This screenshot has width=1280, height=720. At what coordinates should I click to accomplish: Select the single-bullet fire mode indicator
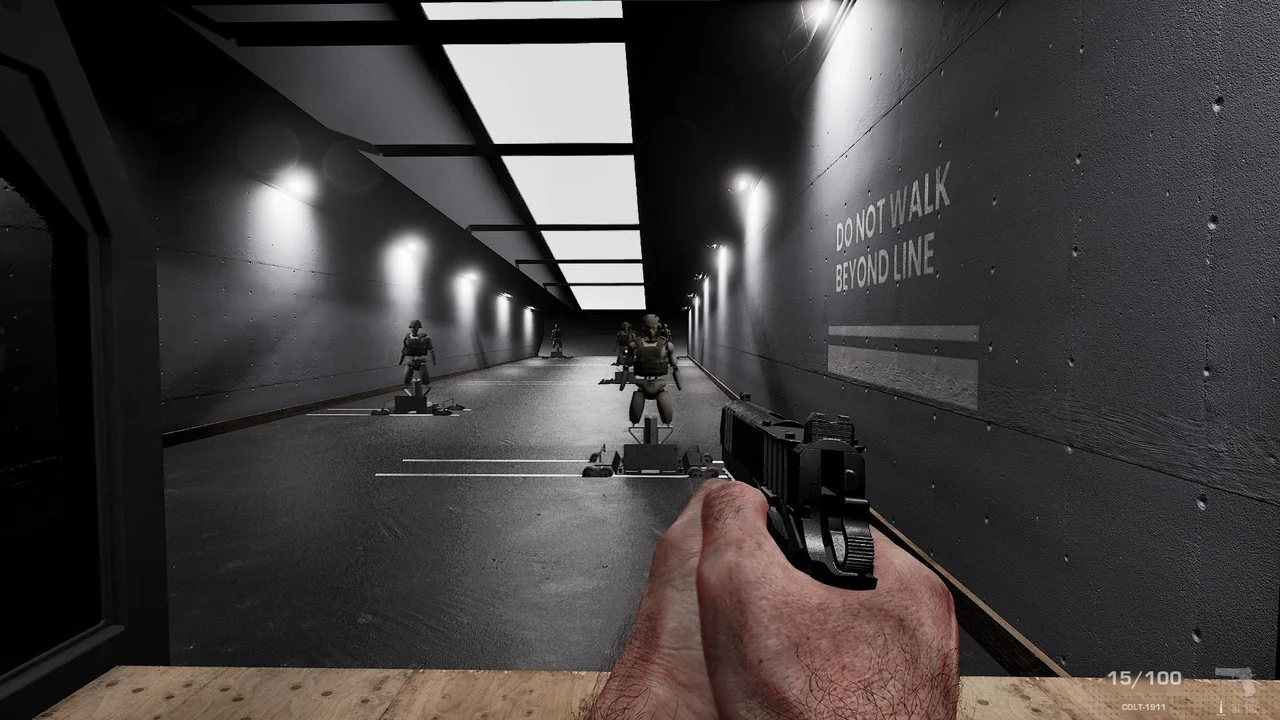[1221, 708]
